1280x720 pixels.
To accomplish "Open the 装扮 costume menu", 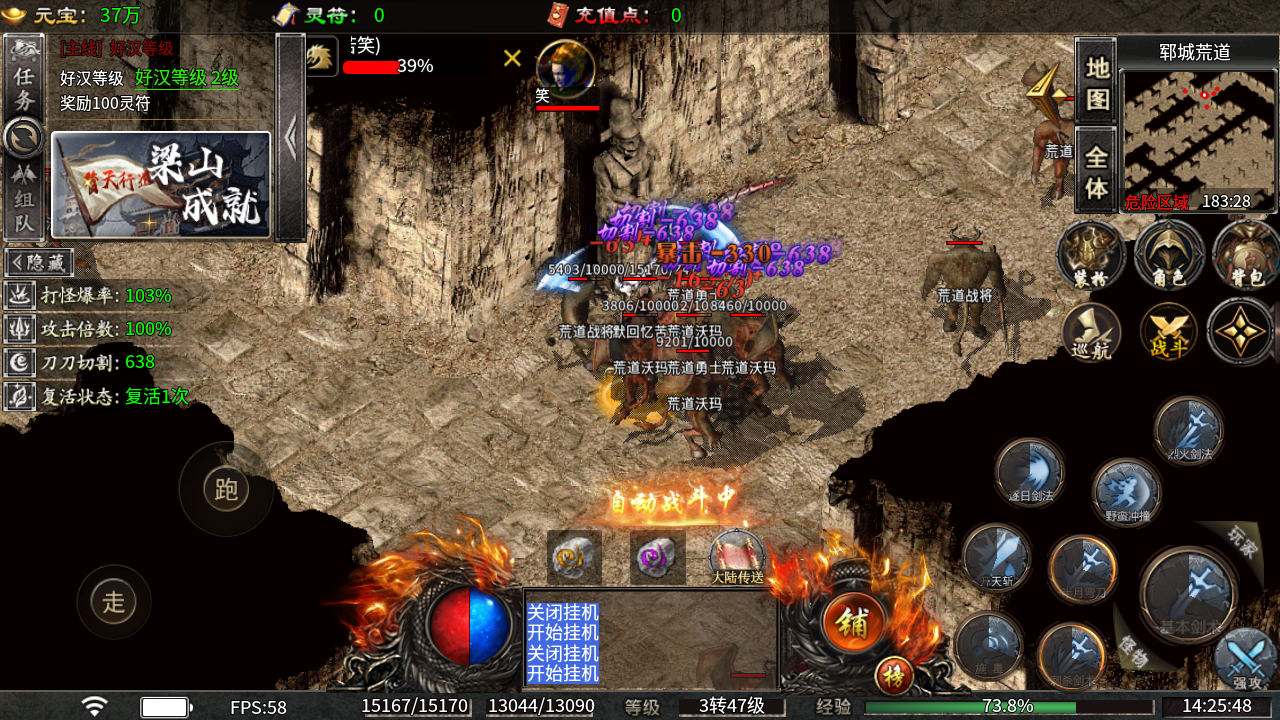I will coord(1091,255).
